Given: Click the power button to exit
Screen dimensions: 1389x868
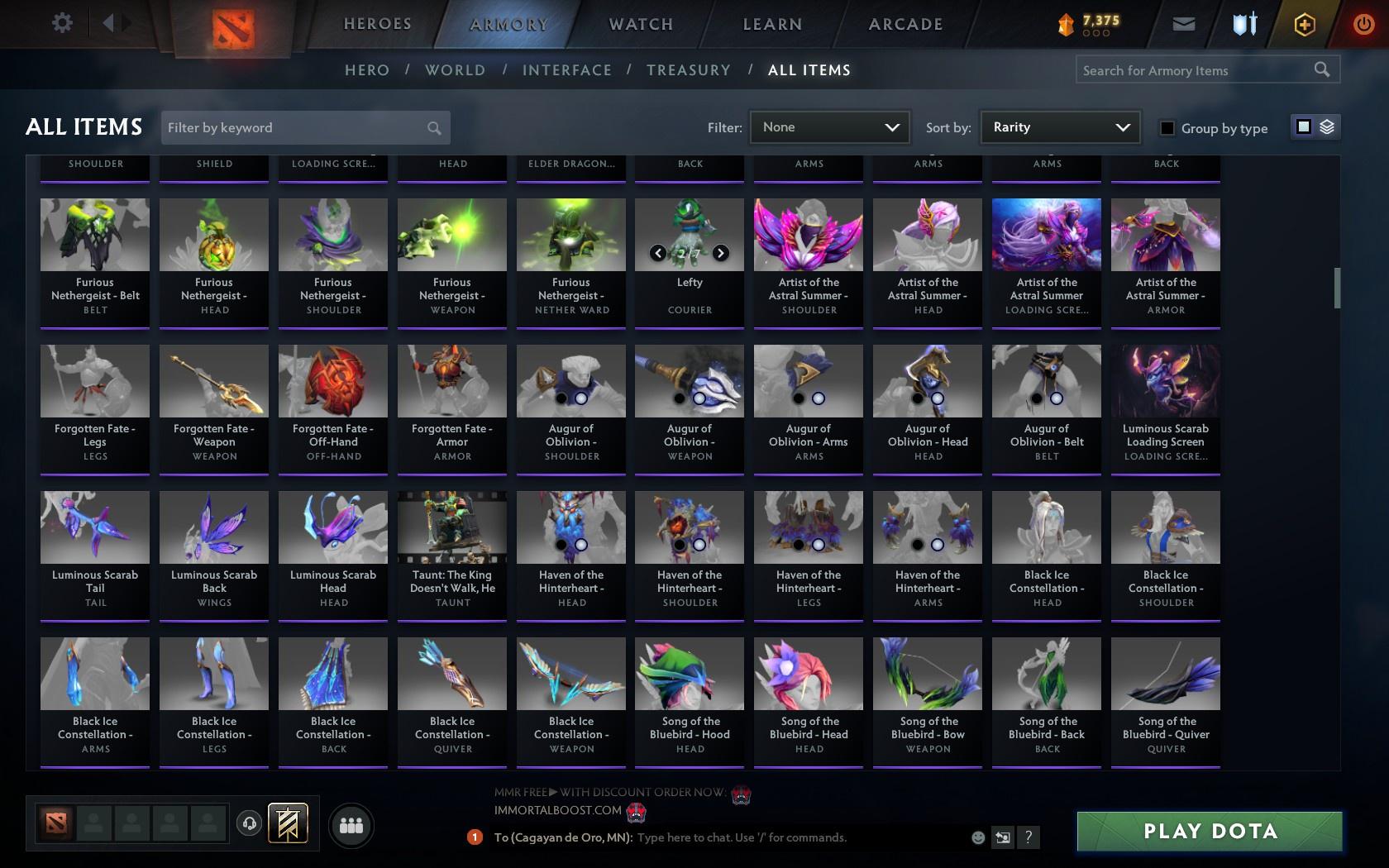Looking at the screenshot, I should (x=1363, y=23).
